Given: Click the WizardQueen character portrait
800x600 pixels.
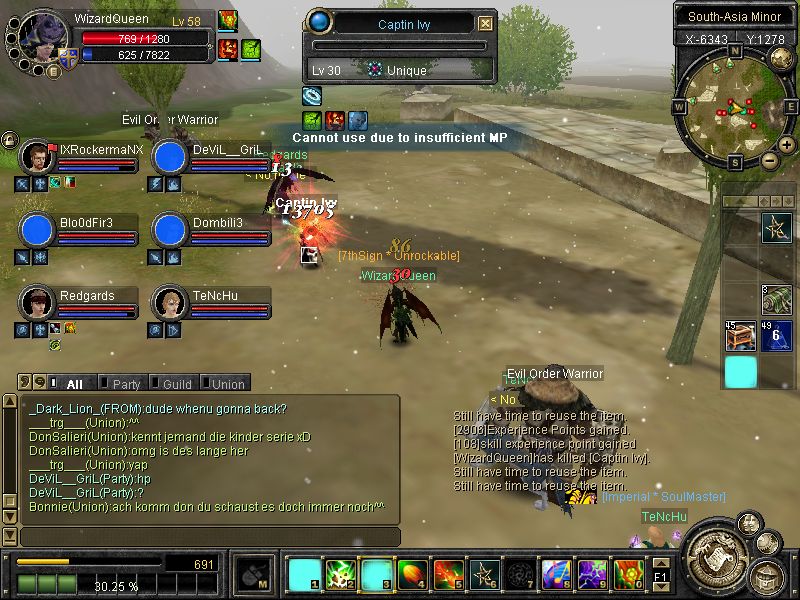Looking at the screenshot, I should pos(42,38).
